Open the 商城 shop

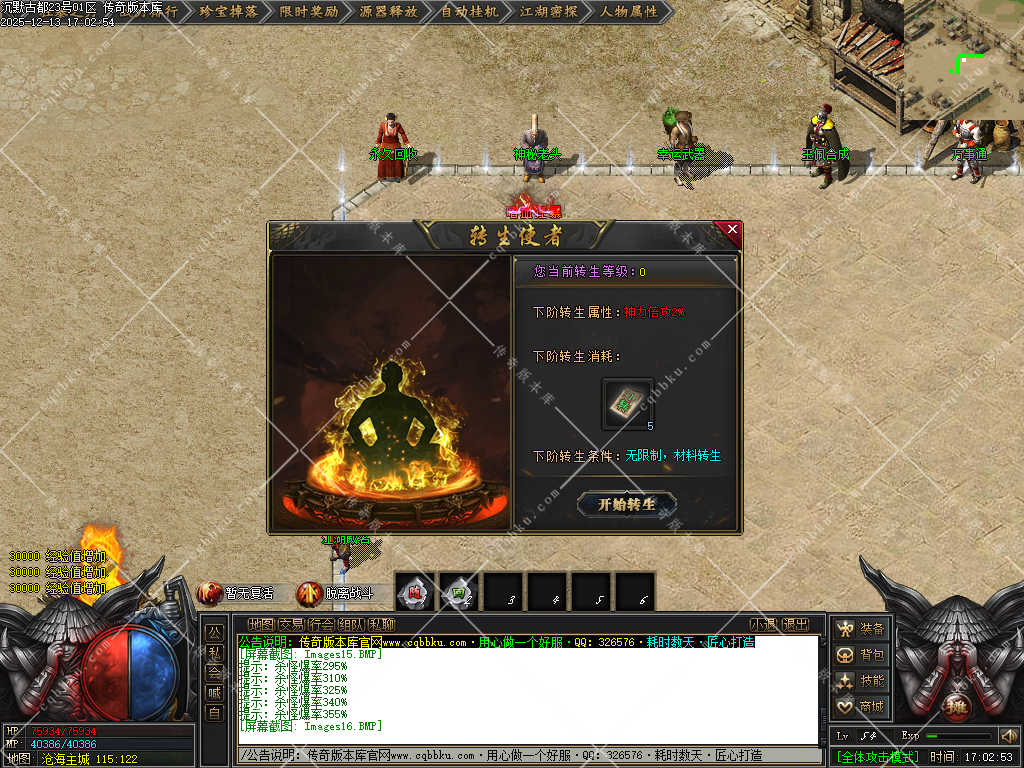[x=861, y=707]
